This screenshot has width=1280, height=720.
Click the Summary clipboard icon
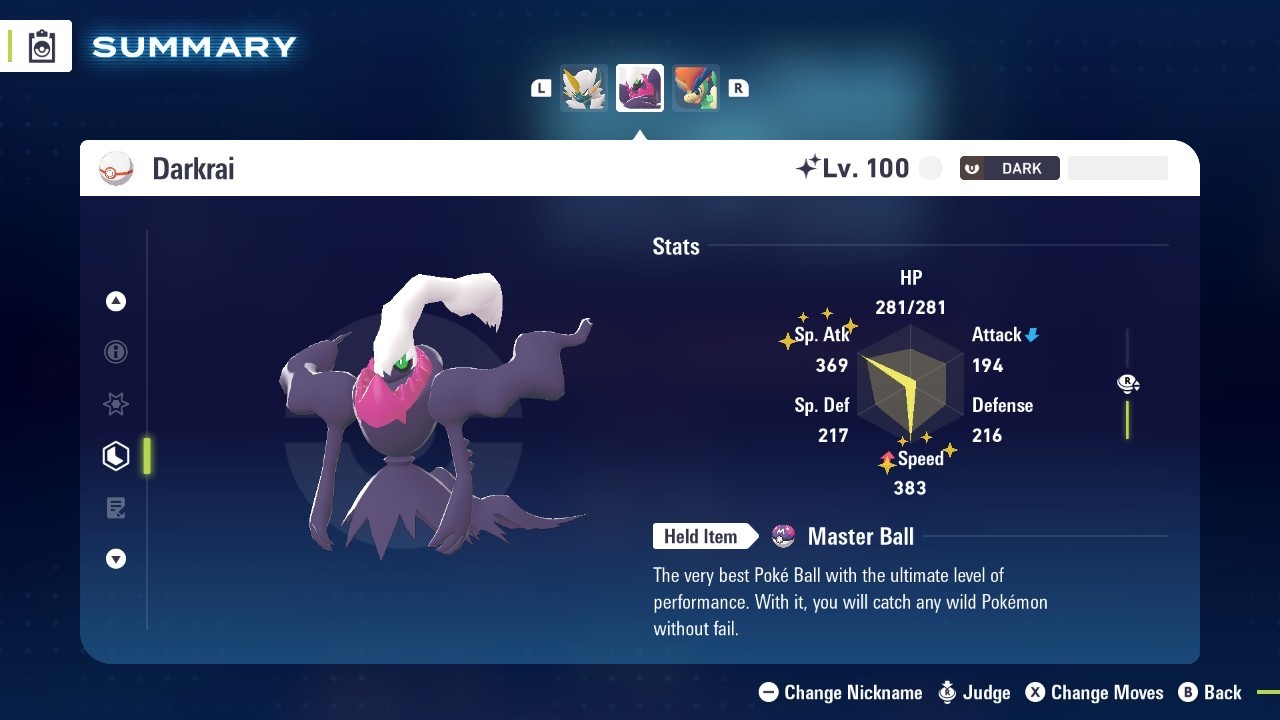pyautogui.click(x=42, y=46)
